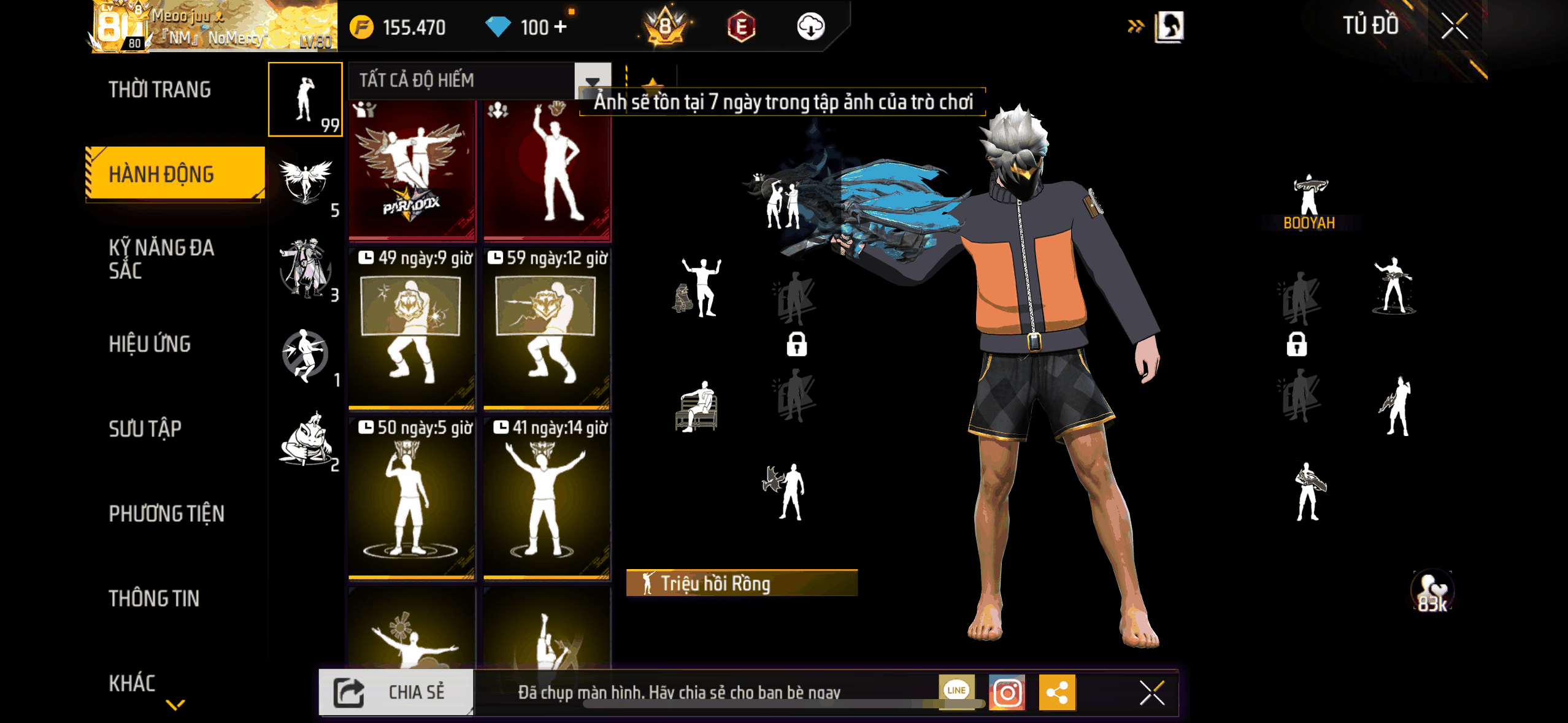Screen dimensions: 1568x723
Task: Switch to Kỹ Năng Đa Sắc
Action: click(x=162, y=259)
